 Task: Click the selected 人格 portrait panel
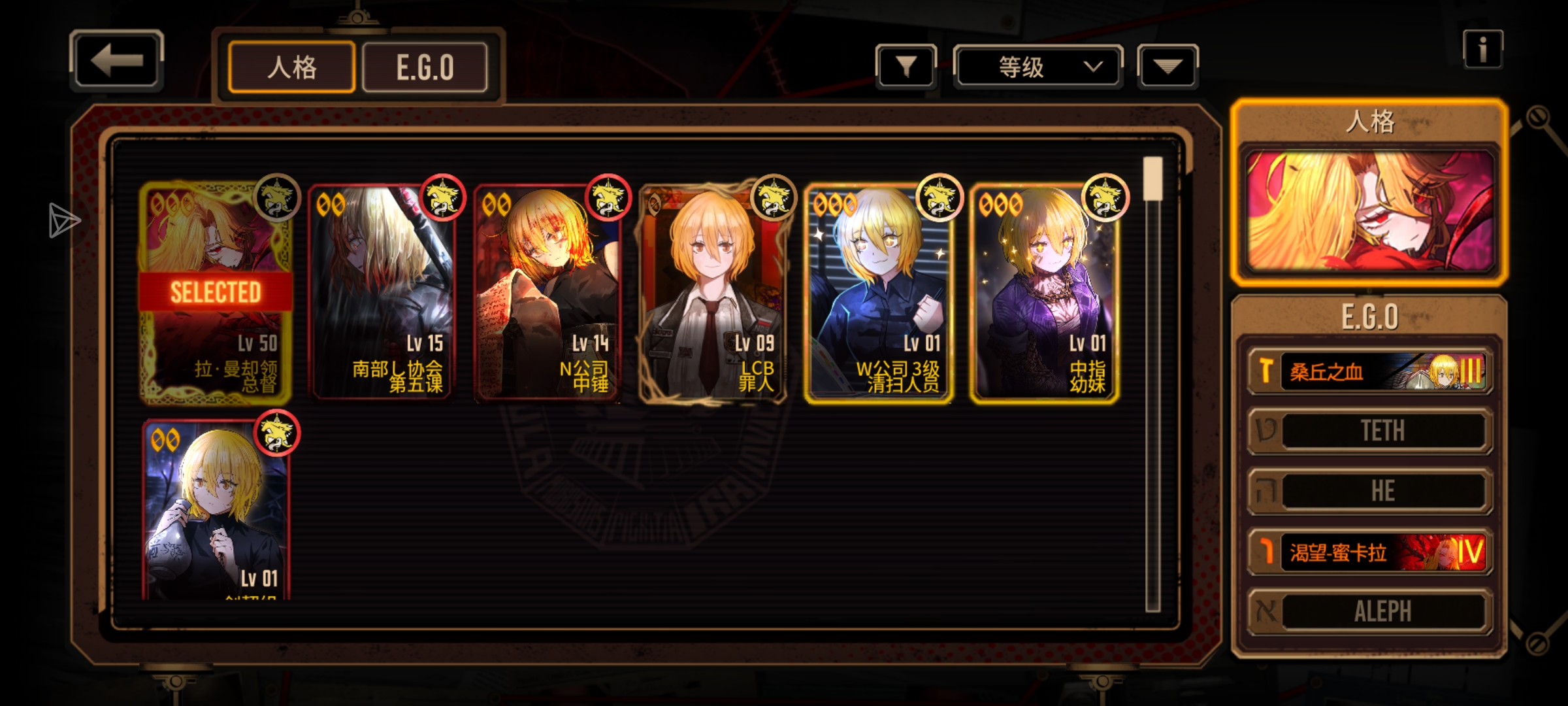point(1369,210)
